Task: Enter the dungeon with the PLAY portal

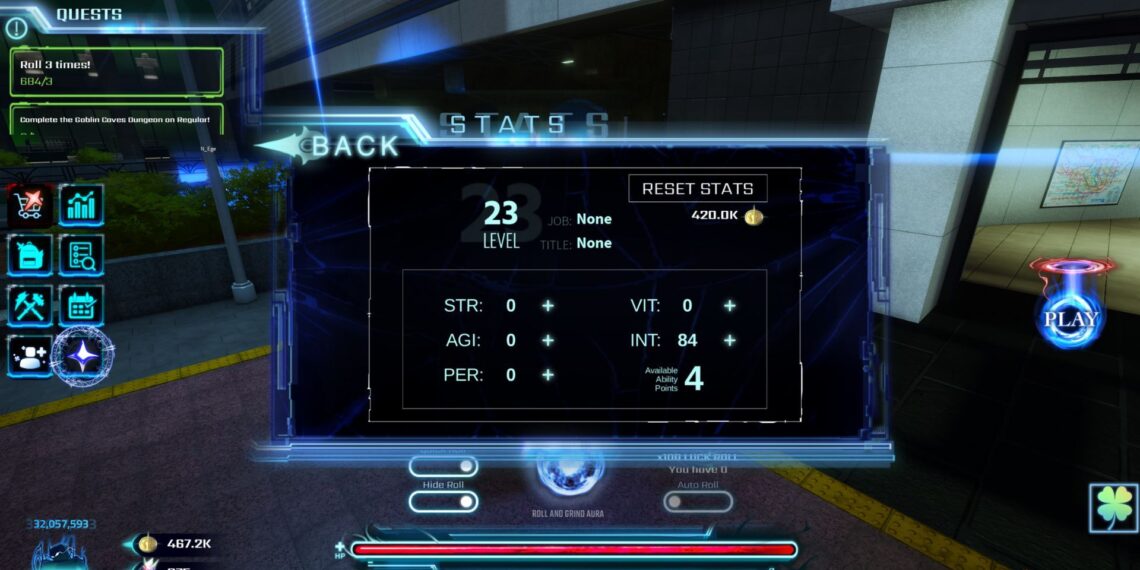Action: tap(1071, 317)
